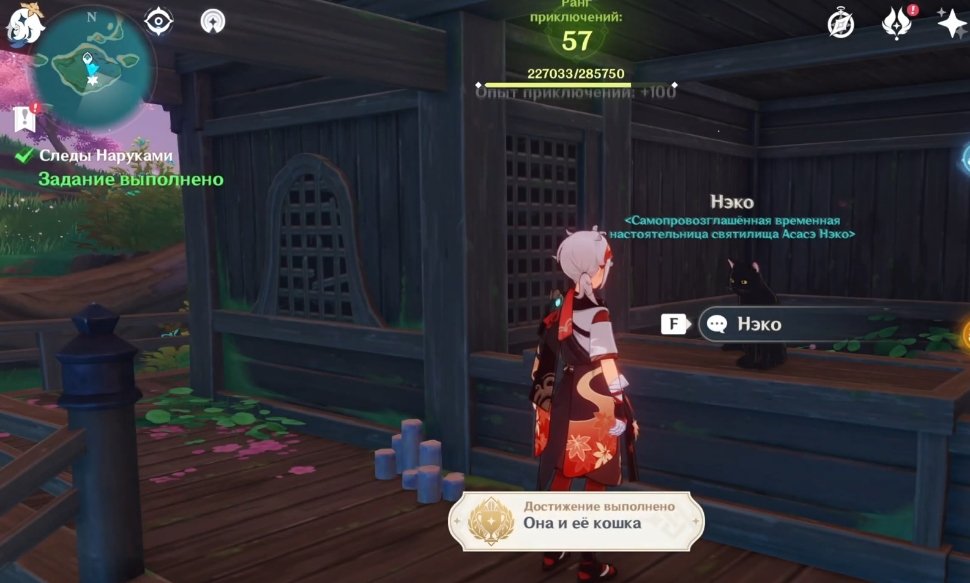Activate the eye-shaped view icon
This screenshot has height=583, width=970.
click(x=158, y=20)
